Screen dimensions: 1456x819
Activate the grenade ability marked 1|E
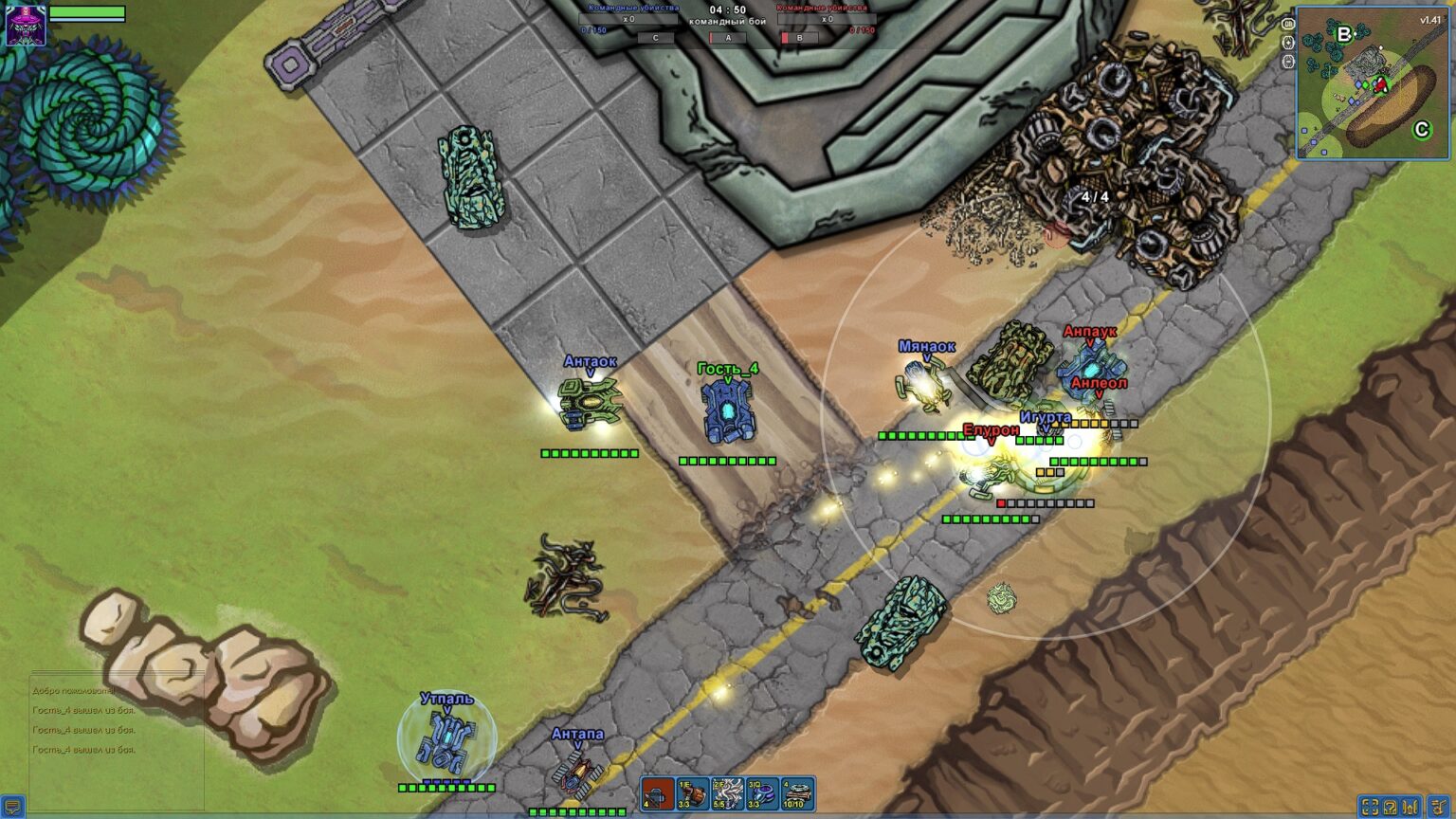(693, 793)
